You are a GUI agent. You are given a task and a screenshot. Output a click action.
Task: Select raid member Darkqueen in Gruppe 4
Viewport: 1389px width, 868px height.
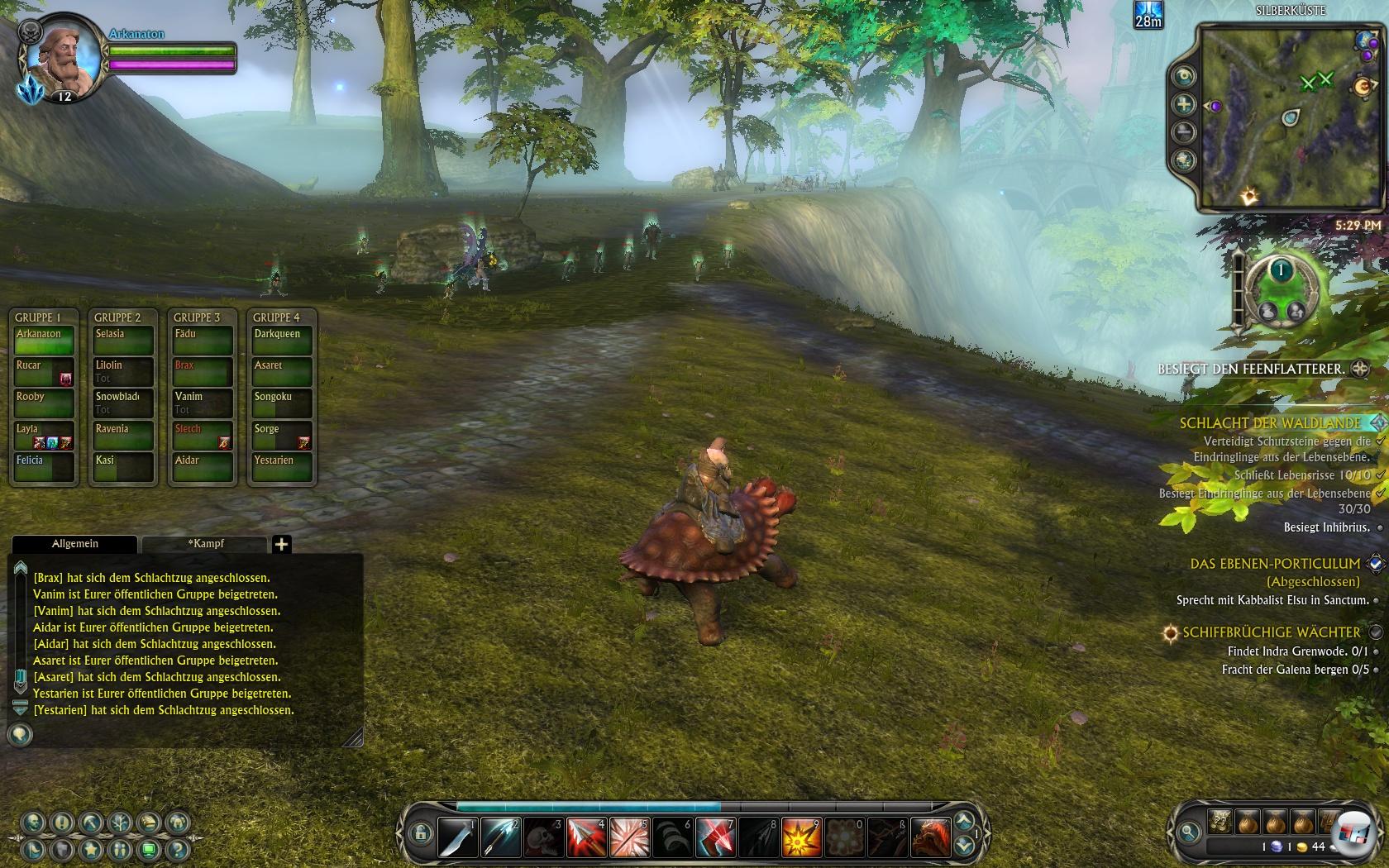pos(282,340)
